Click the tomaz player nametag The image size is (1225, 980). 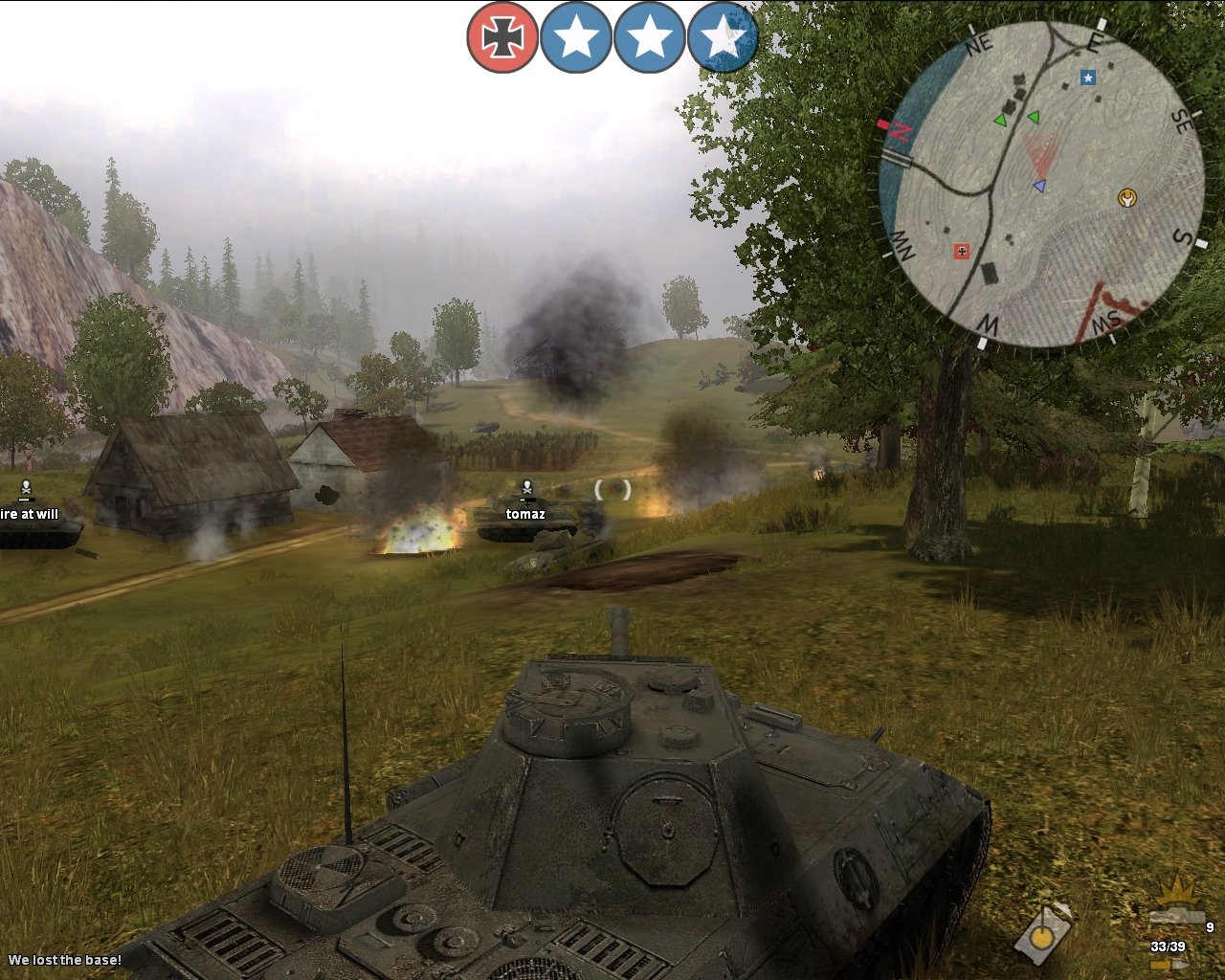(524, 514)
